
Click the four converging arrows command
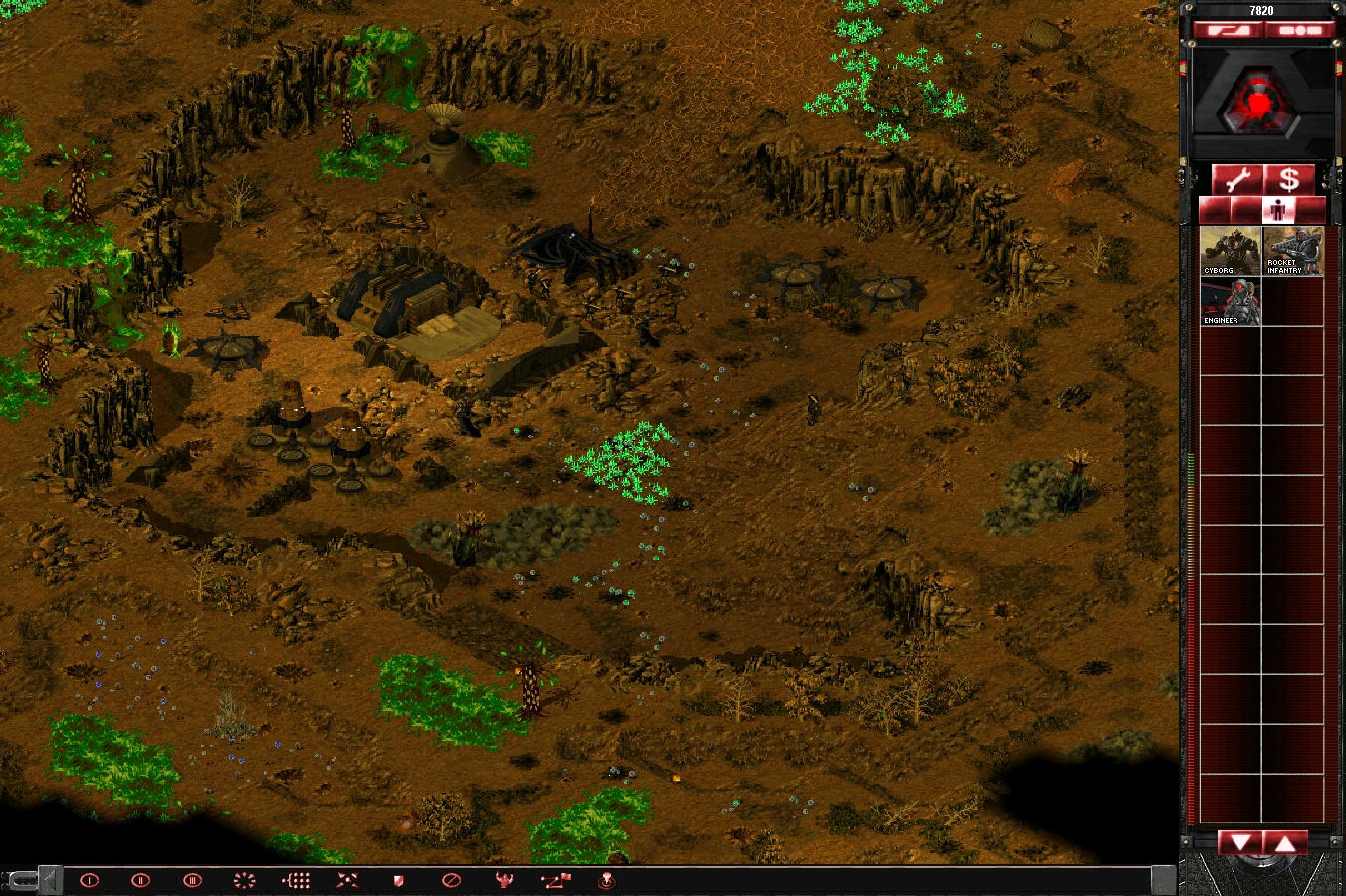347,880
